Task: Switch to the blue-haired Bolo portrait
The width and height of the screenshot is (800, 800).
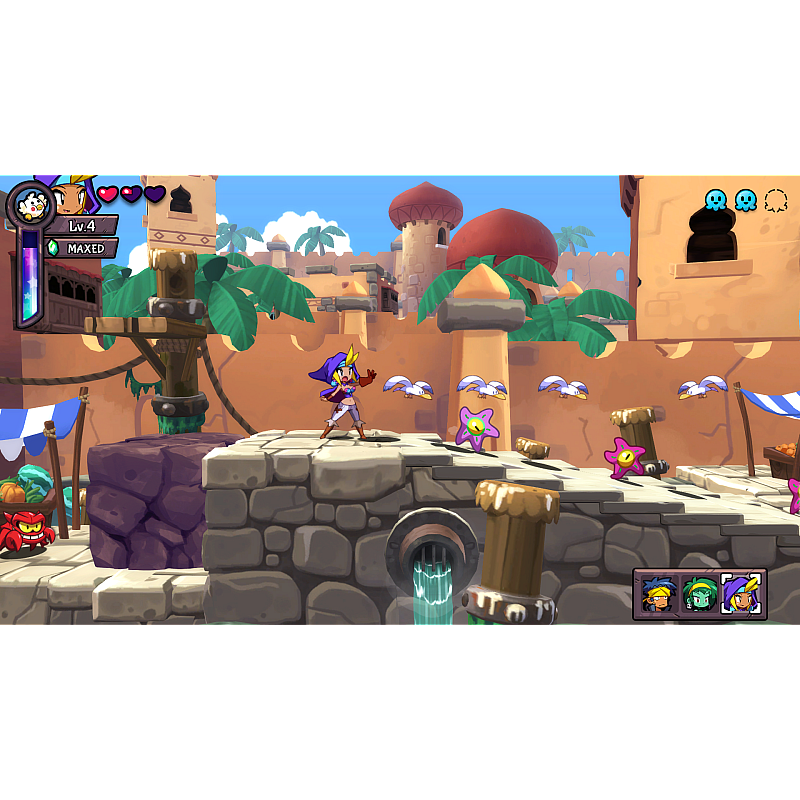Action: [x=658, y=594]
